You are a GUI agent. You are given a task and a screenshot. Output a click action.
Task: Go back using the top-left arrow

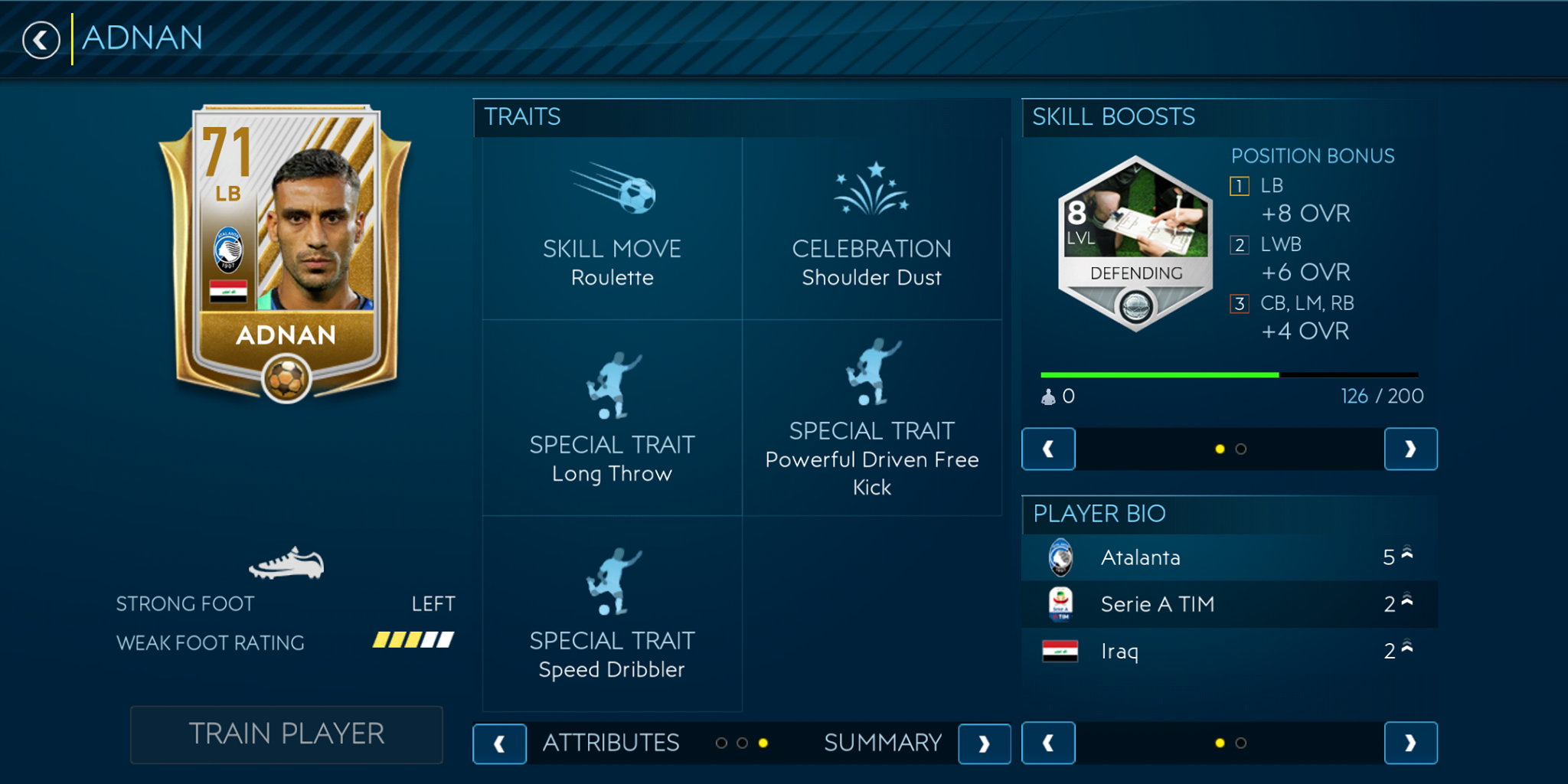coord(41,40)
